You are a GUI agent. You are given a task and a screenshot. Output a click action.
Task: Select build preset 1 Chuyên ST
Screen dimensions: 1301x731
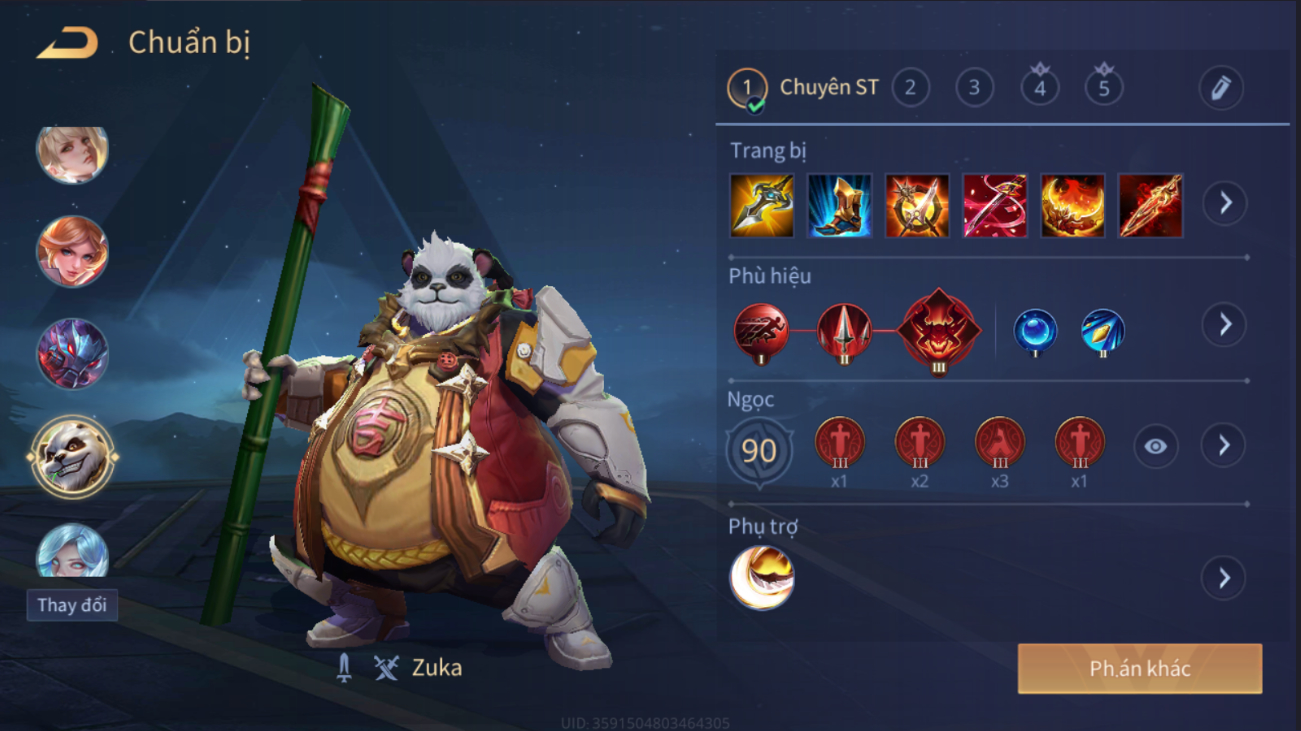coord(747,88)
